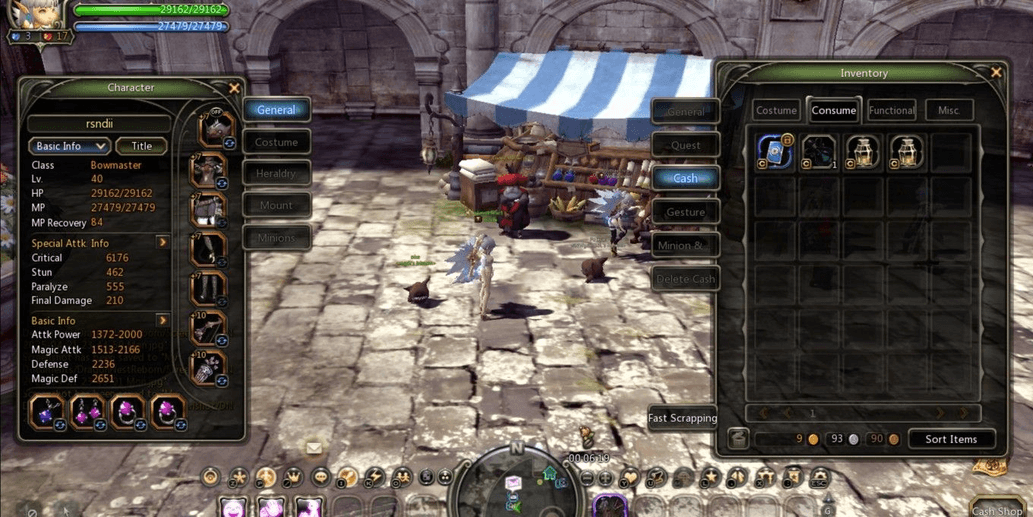Image resolution: width=1033 pixels, height=517 pixels.
Task: Click the circular minimap
Action: coord(516,485)
